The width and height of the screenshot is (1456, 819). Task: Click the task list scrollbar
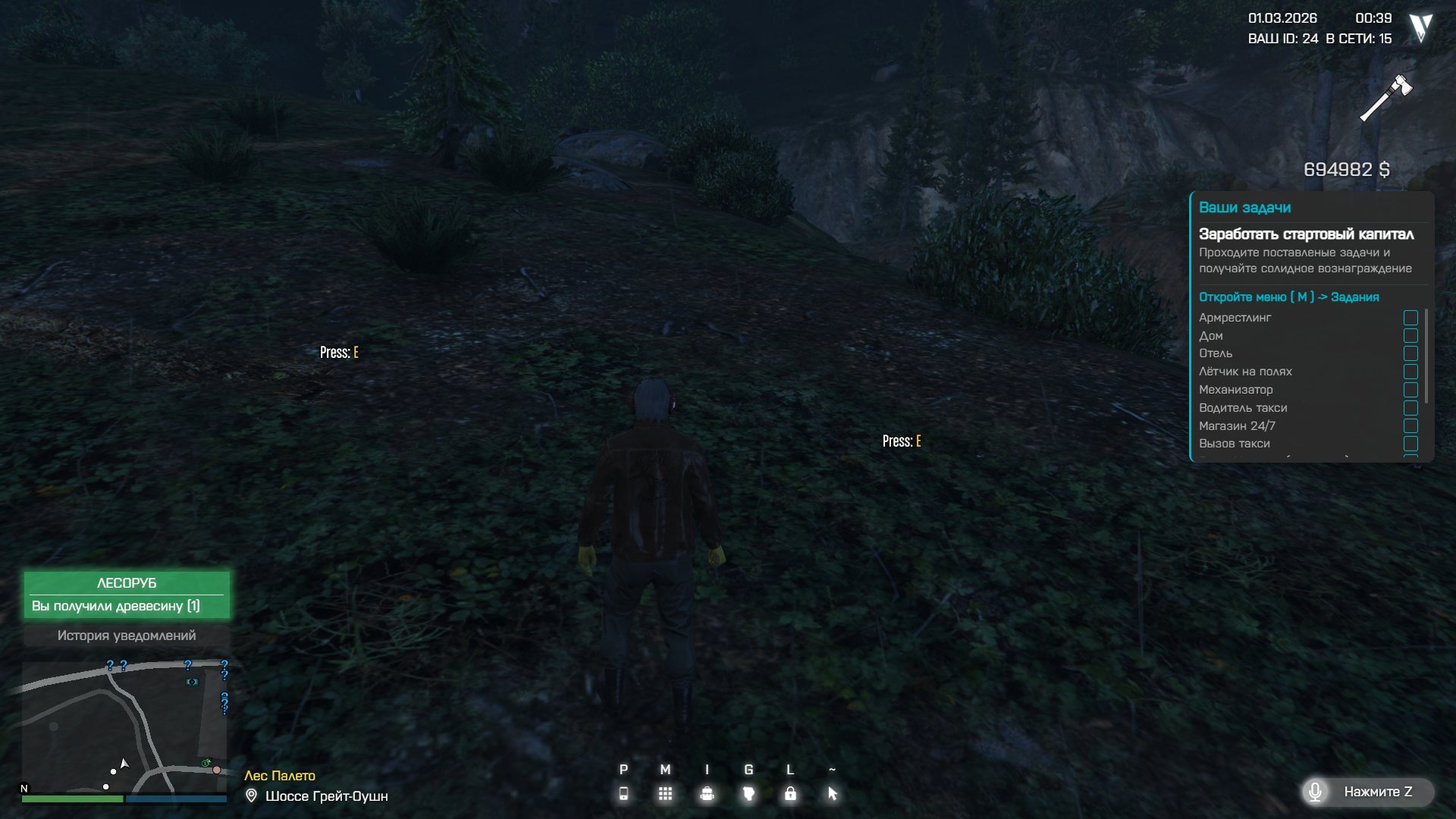coord(1426,355)
